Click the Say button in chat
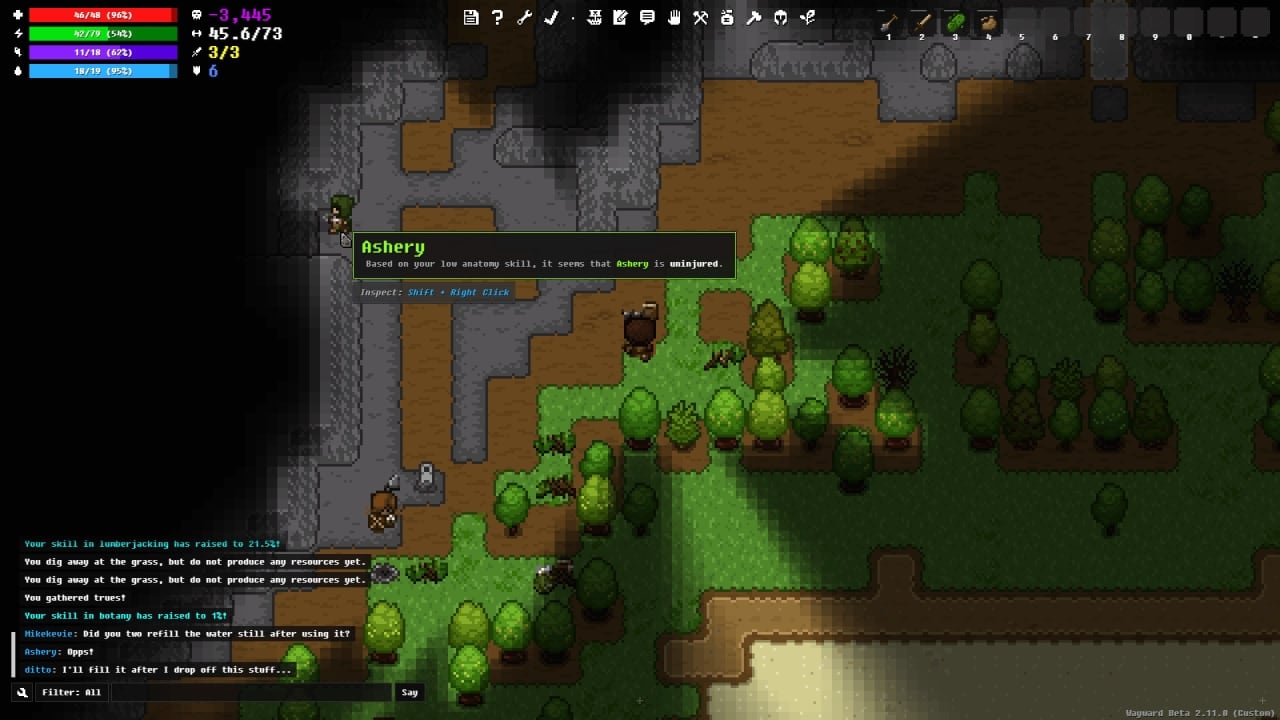1280x720 pixels. click(409, 692)
